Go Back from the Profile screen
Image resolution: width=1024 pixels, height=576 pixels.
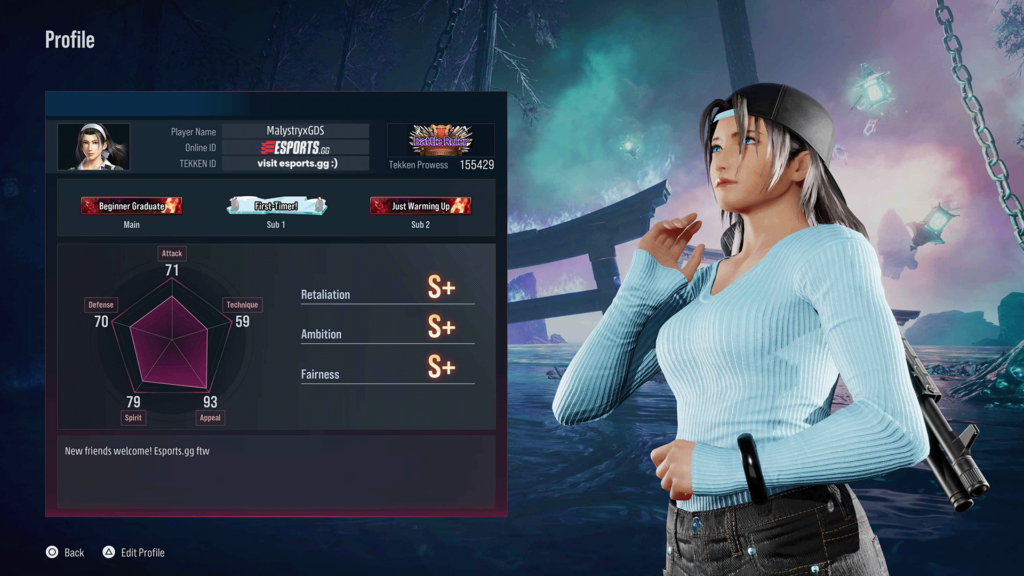(x=65, y=553)
